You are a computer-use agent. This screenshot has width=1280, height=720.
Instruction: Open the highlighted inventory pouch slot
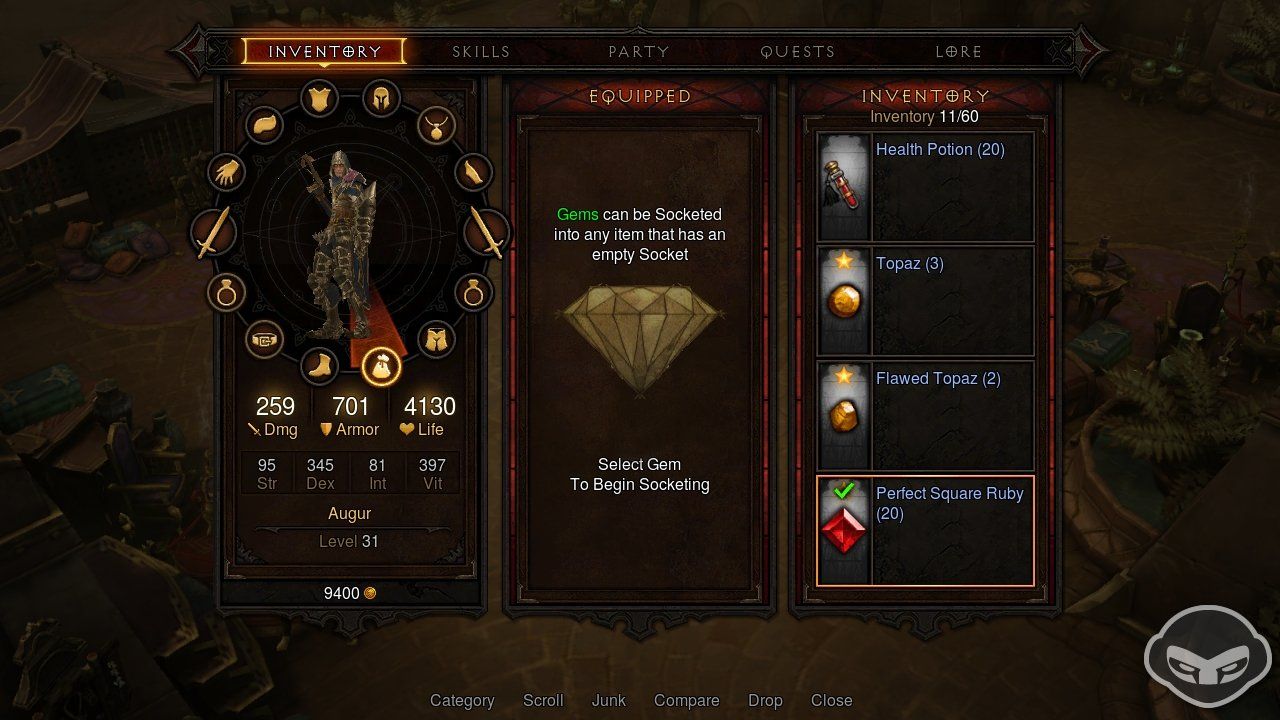pos(380,366)
